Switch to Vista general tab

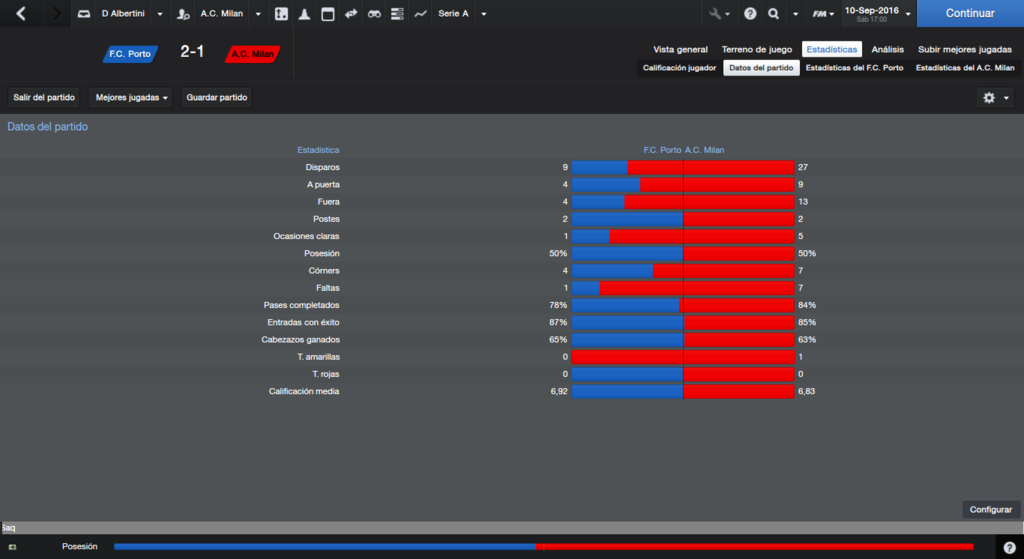[680, 49]
